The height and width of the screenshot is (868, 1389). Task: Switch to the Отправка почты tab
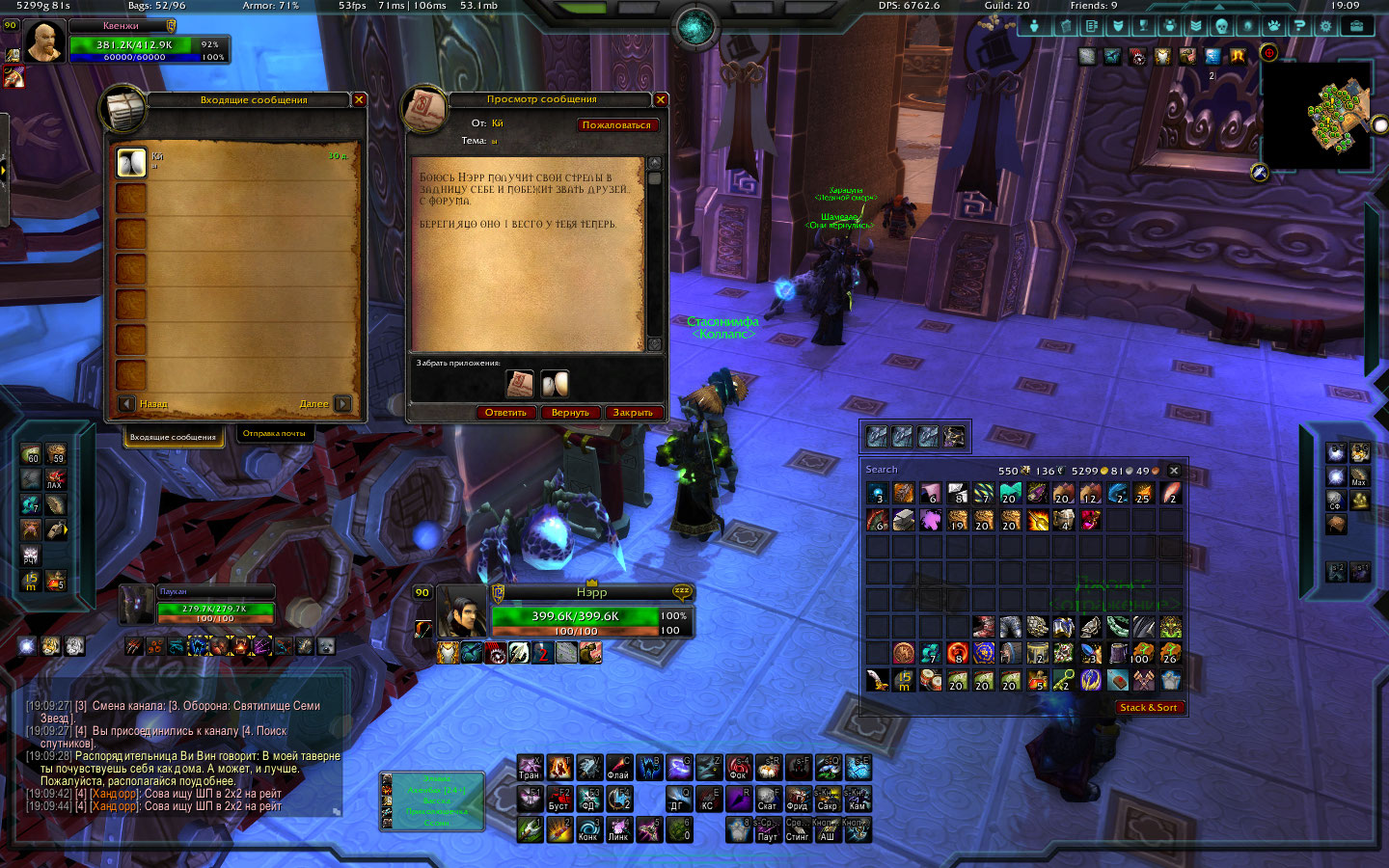pyautogui.click(x=274, y=434)
